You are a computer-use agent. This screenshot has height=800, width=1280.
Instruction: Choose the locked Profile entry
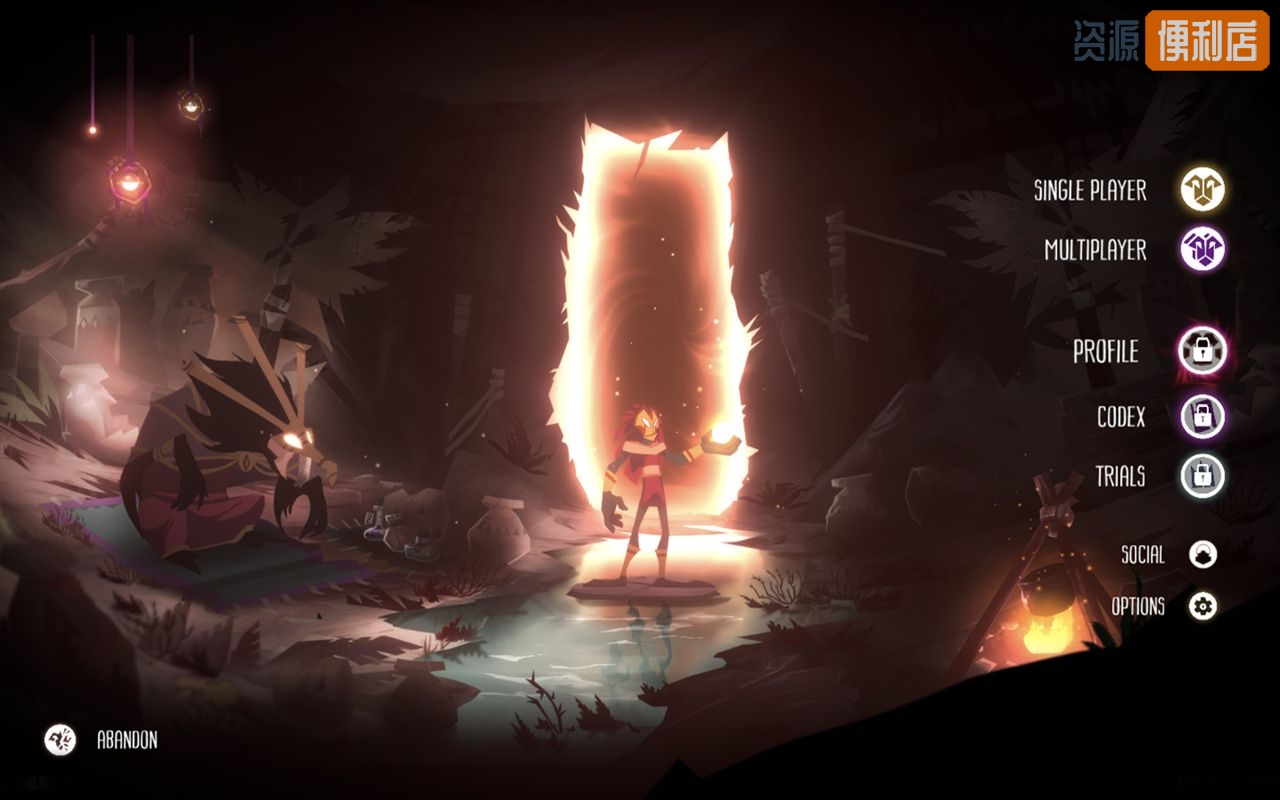point(1105,352)
